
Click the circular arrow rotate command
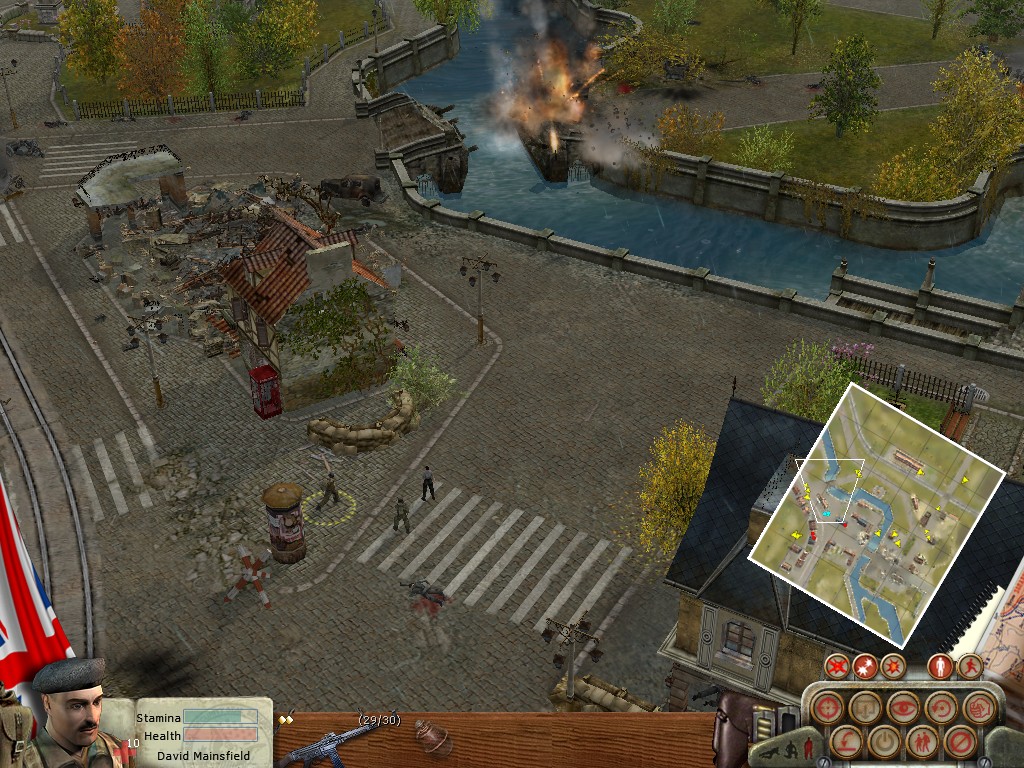(x=941, y=707)
